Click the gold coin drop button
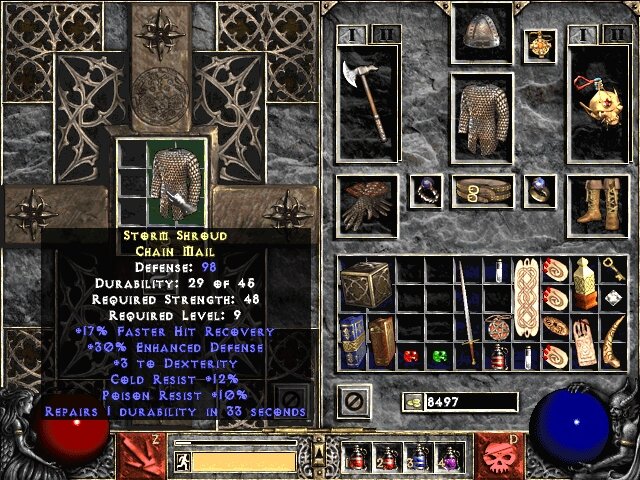Screen dimensions: 640x480 (x=413, y=402)
